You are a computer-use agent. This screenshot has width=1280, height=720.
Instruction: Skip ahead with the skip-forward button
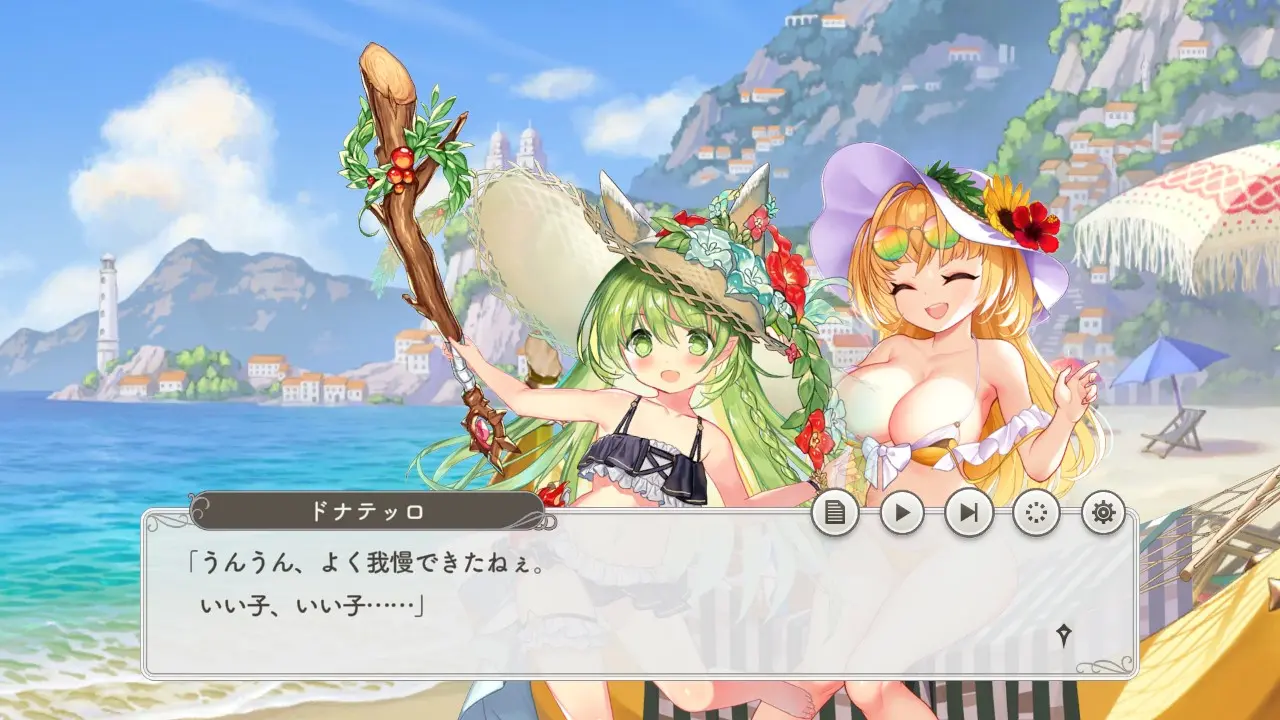pos(969,514)
